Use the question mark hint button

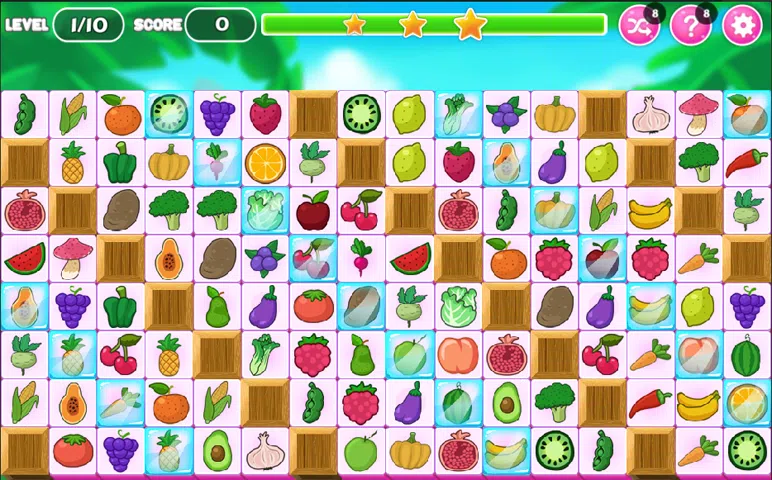(x=690, y=26)
